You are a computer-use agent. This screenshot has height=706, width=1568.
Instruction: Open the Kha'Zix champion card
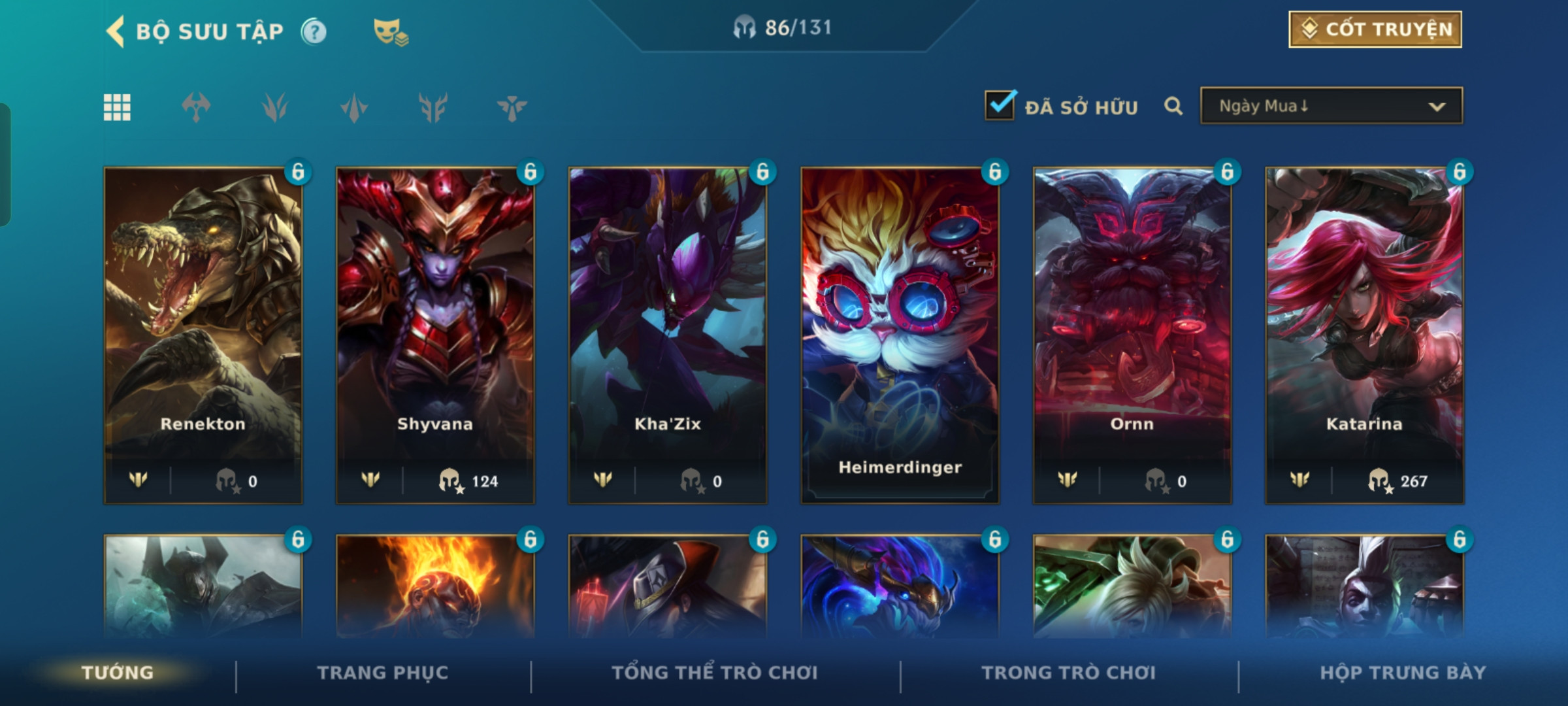coord(668,335)
